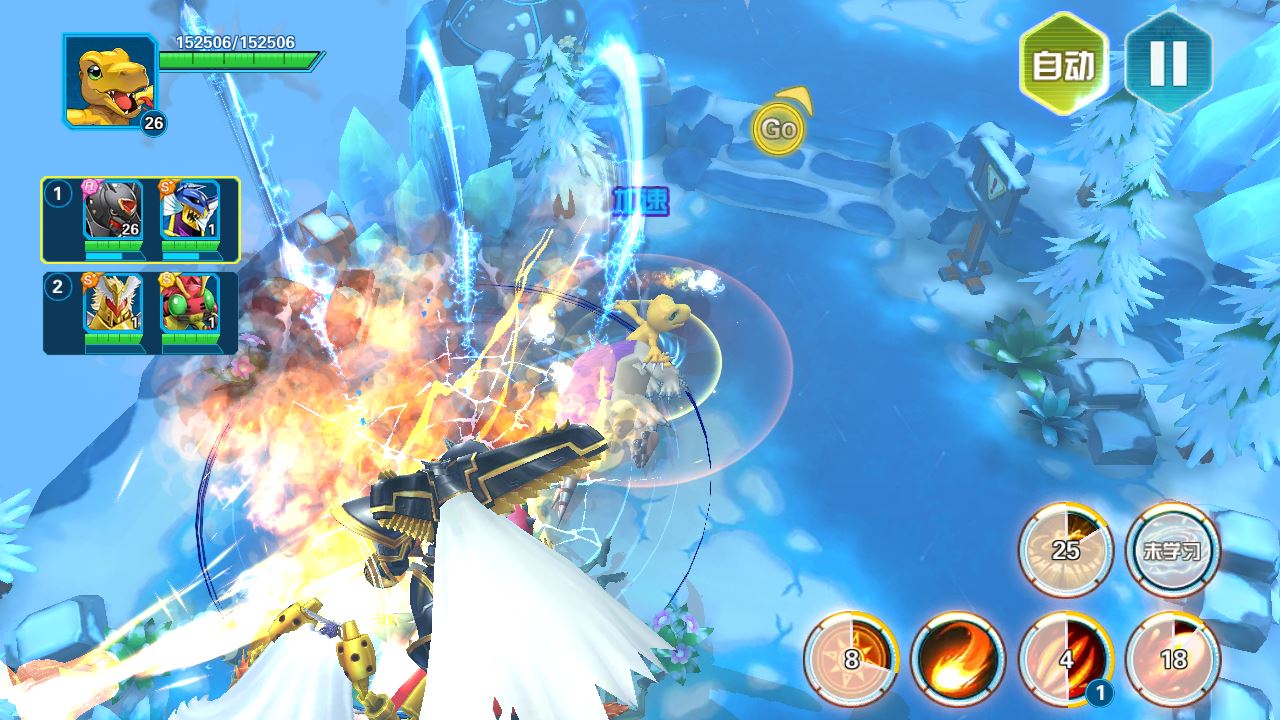
Task: Pause the battle
Action: (x=1168, y=64)
